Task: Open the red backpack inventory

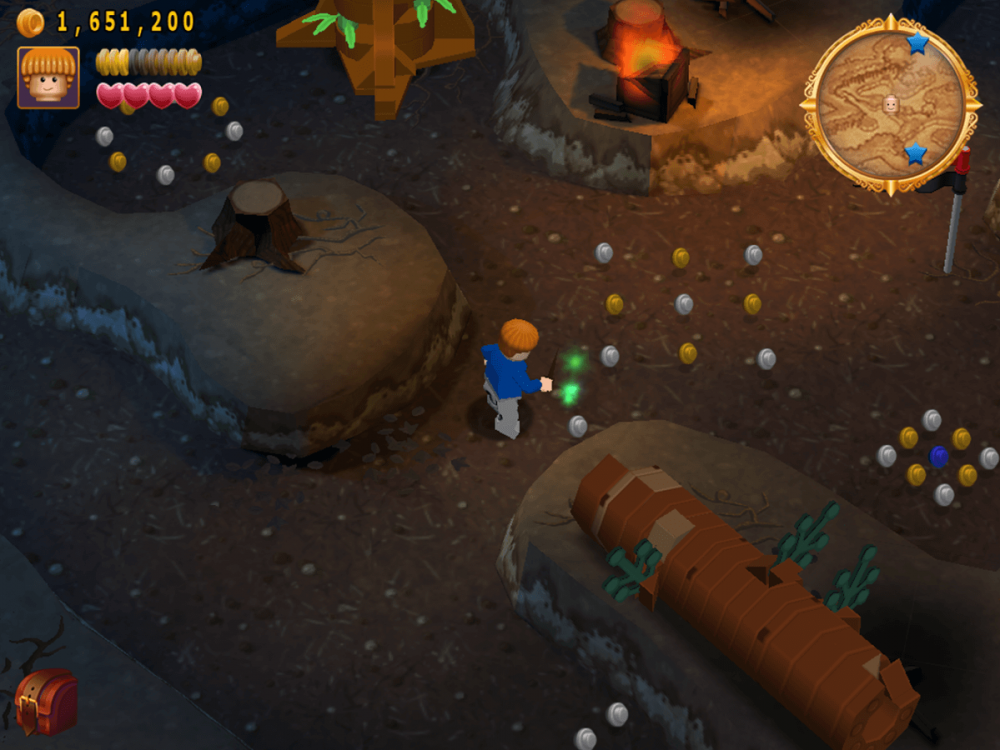Action: (x=47, y=701)
